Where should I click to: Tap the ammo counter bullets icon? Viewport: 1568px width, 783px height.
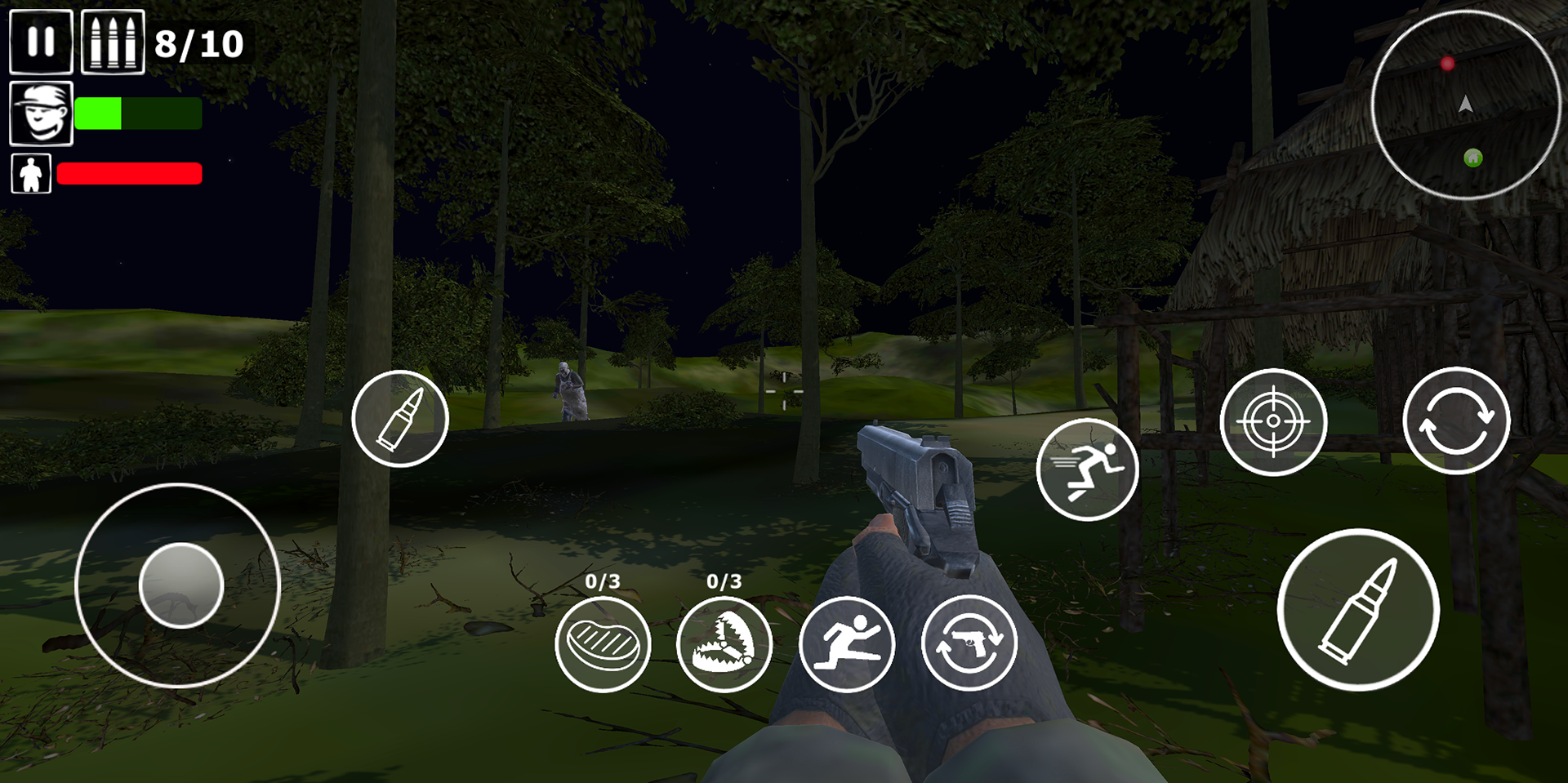click(112, 41)
